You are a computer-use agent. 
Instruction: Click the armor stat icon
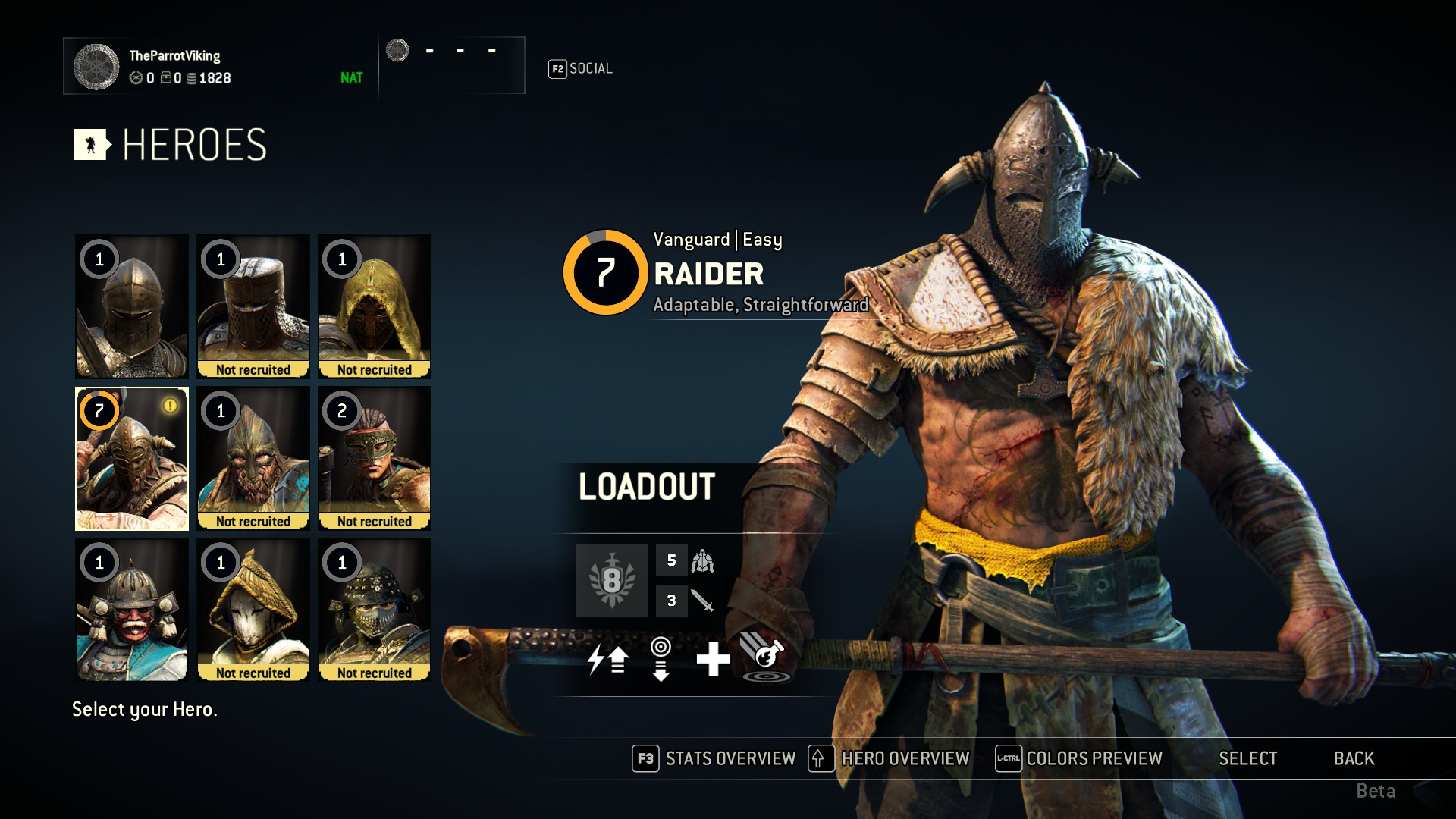pyautogui.click(x=702, y=562)
